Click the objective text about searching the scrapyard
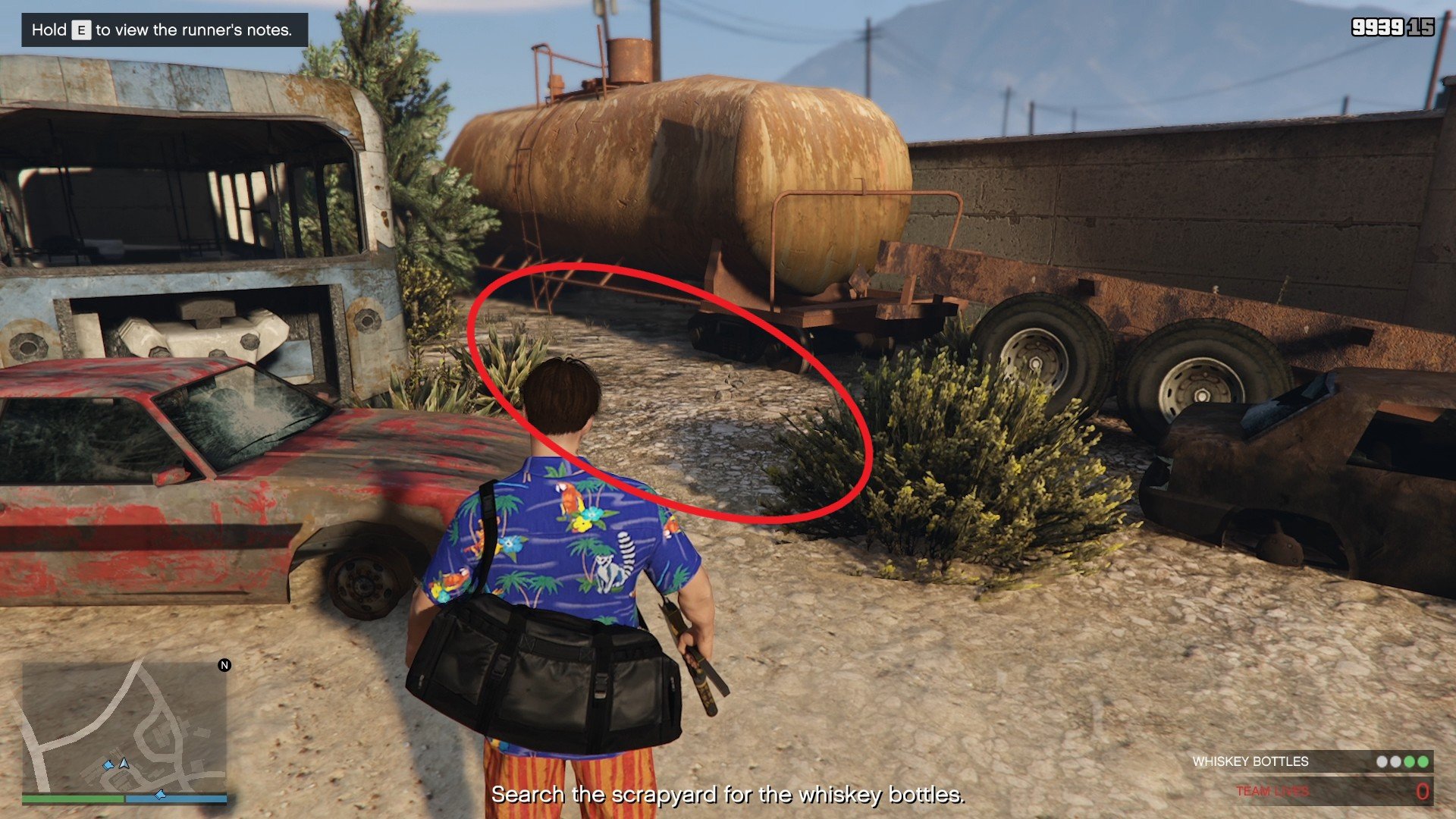This screenshot has height=819, width=1456. coord(728,796)
